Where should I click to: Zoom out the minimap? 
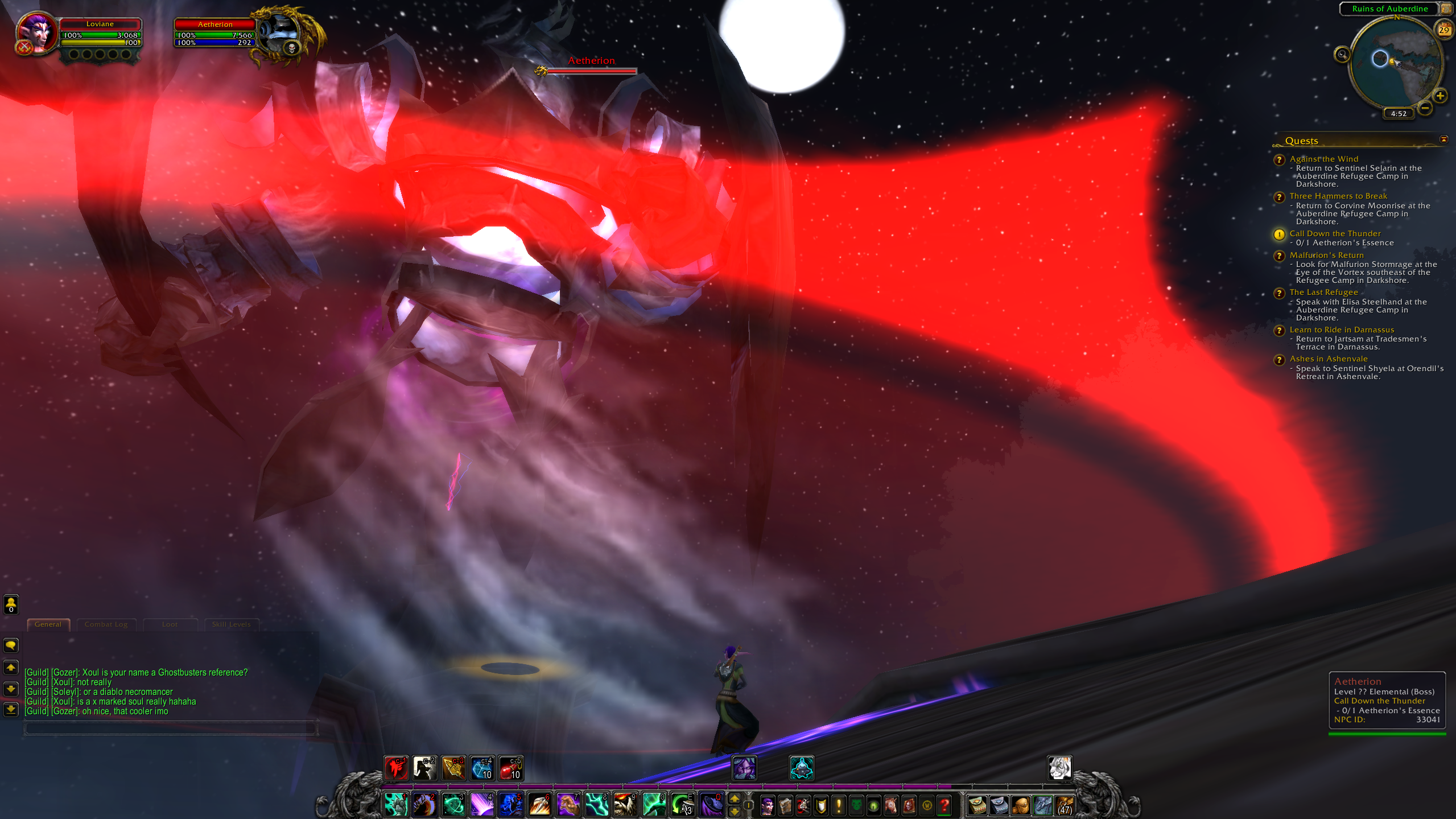click(1425, 108)
